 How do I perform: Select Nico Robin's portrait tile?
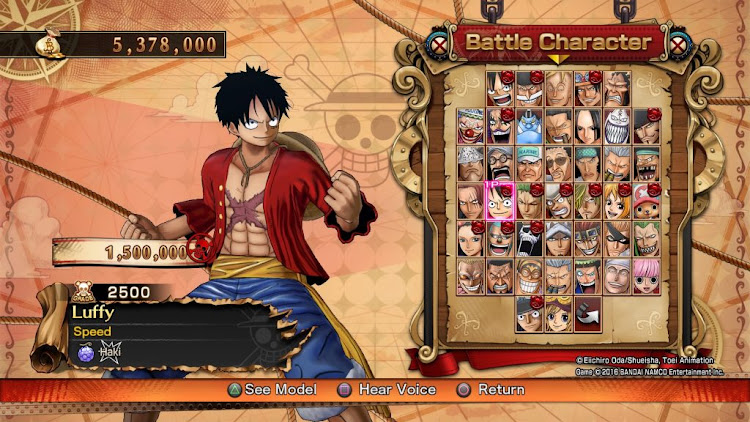point(471,239)
